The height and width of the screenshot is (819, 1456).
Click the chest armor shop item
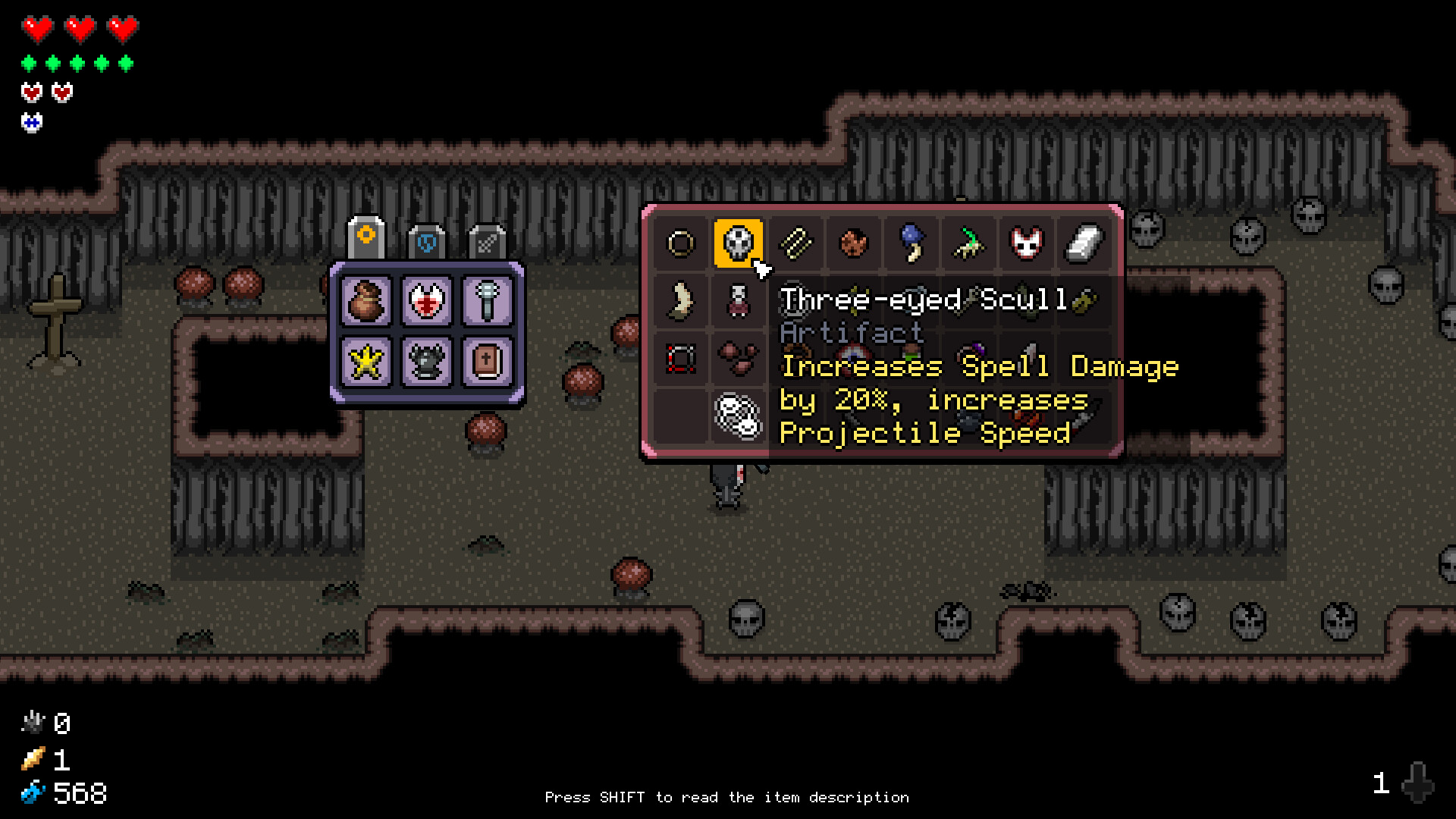click(427, 362)
